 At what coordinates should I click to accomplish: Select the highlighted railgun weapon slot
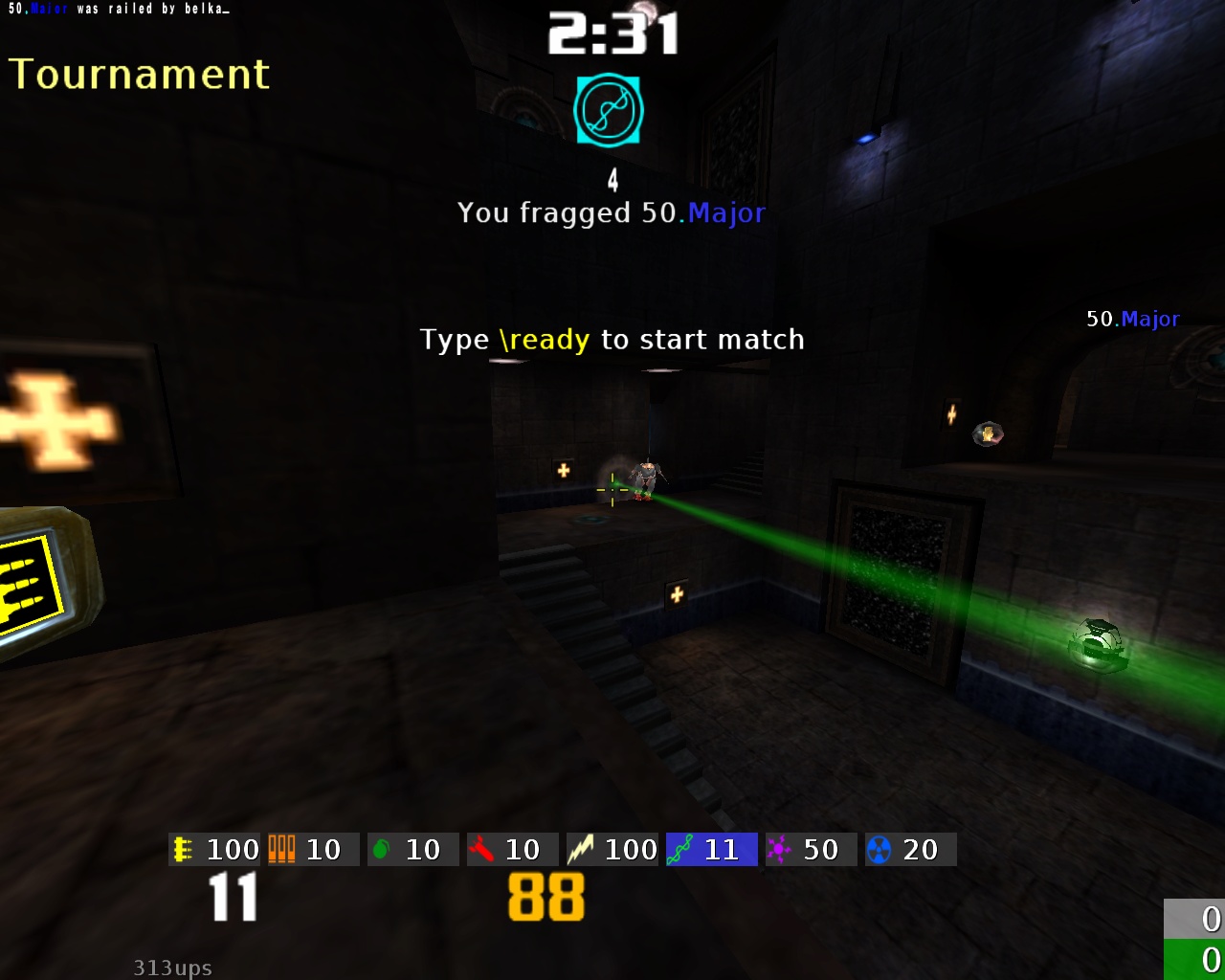pos(711,849)
